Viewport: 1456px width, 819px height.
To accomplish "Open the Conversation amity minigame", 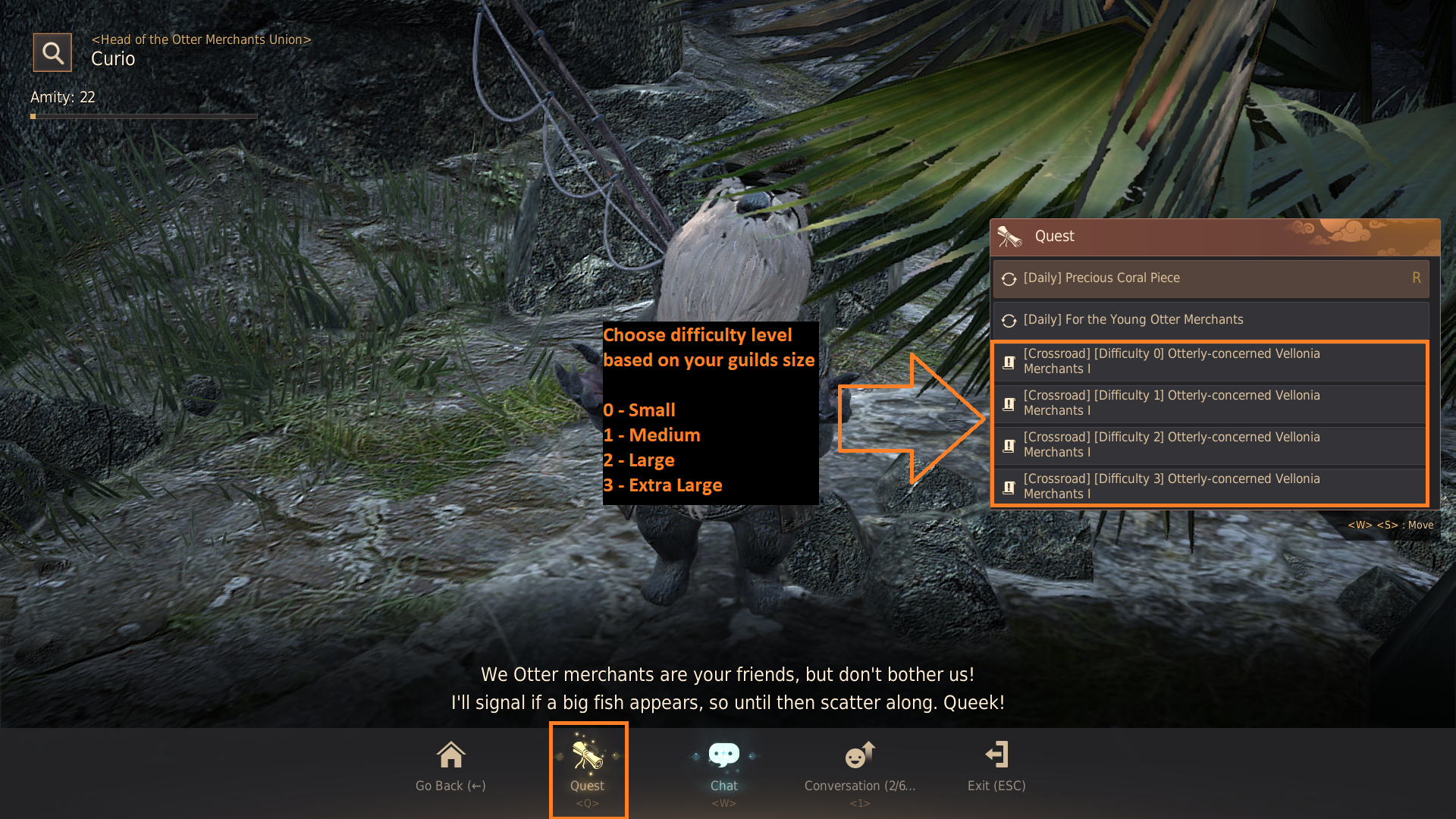I will (x=860, y=766).
